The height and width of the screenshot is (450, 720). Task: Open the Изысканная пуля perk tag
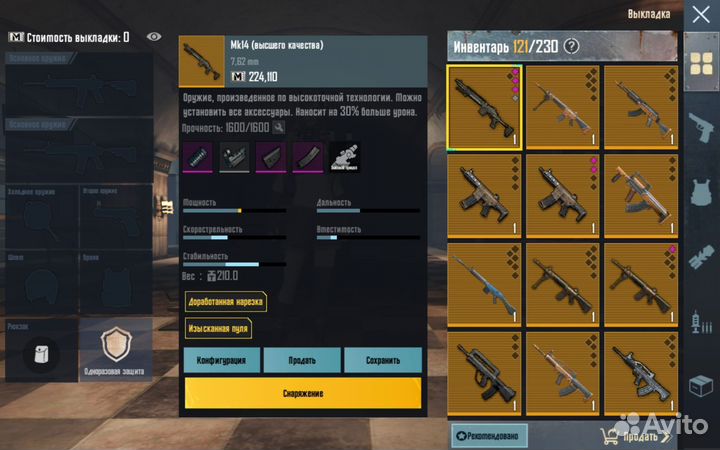click(217, 328)
